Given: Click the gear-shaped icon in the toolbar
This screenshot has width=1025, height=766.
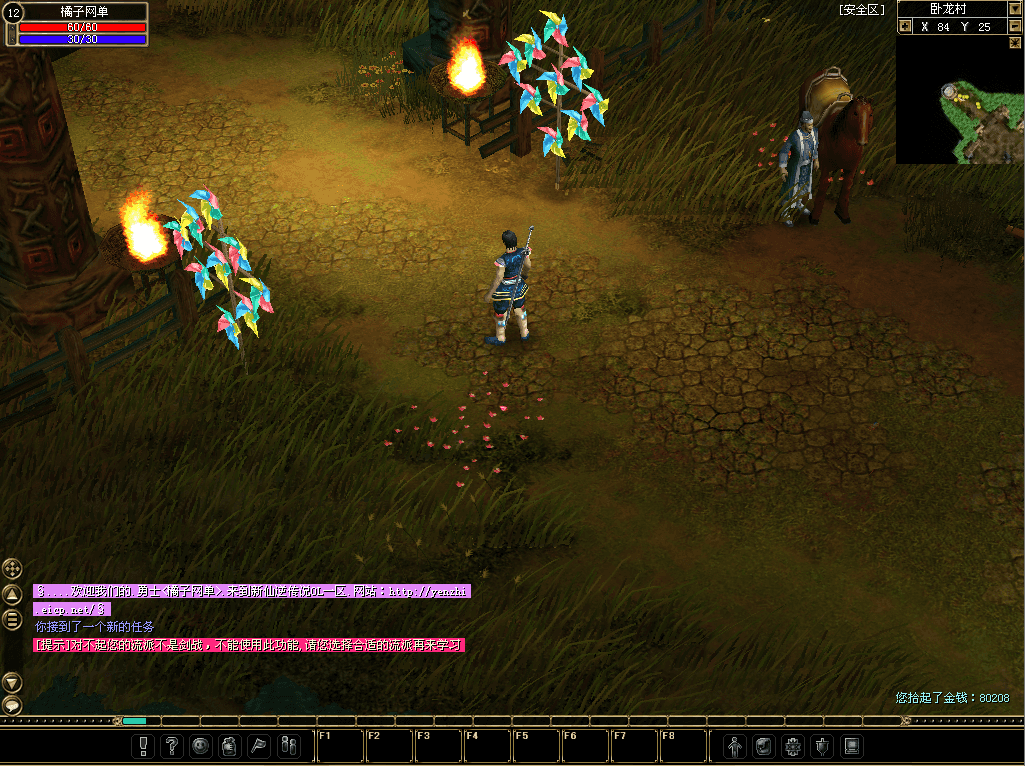Looking at the screenshot, I should (793, 746).
